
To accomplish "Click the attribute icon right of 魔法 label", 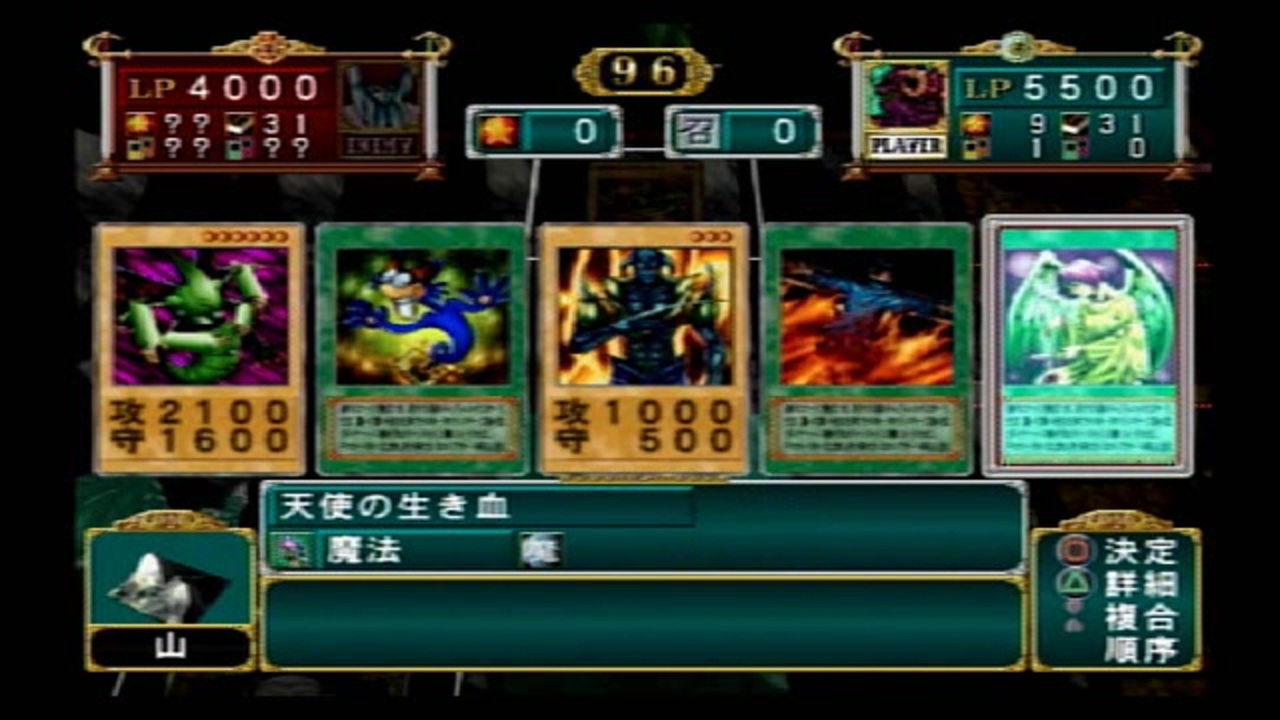I will tap(541, 549).
